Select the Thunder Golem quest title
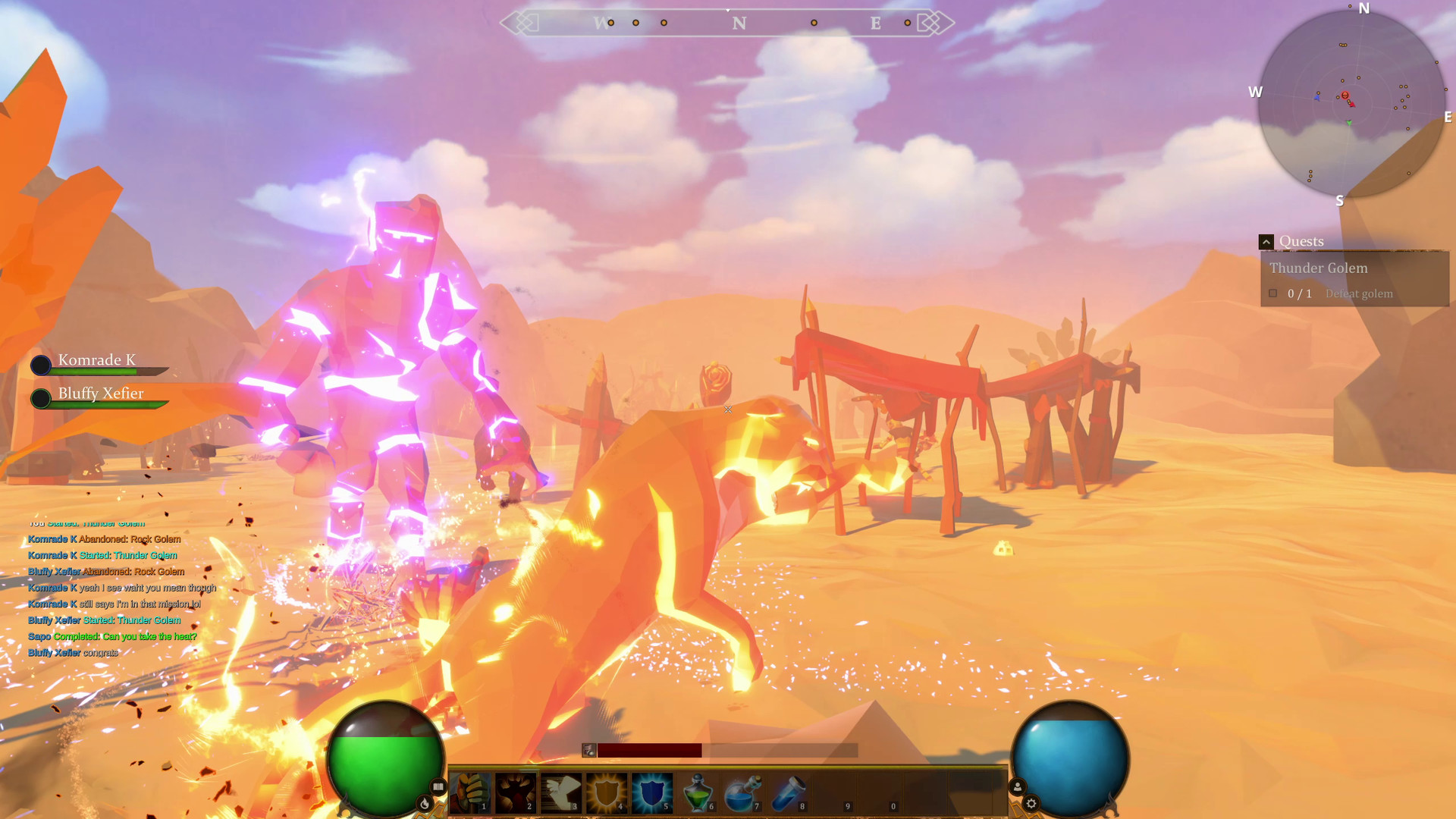Screen dimensions: 1456x819 [1318, 268]
